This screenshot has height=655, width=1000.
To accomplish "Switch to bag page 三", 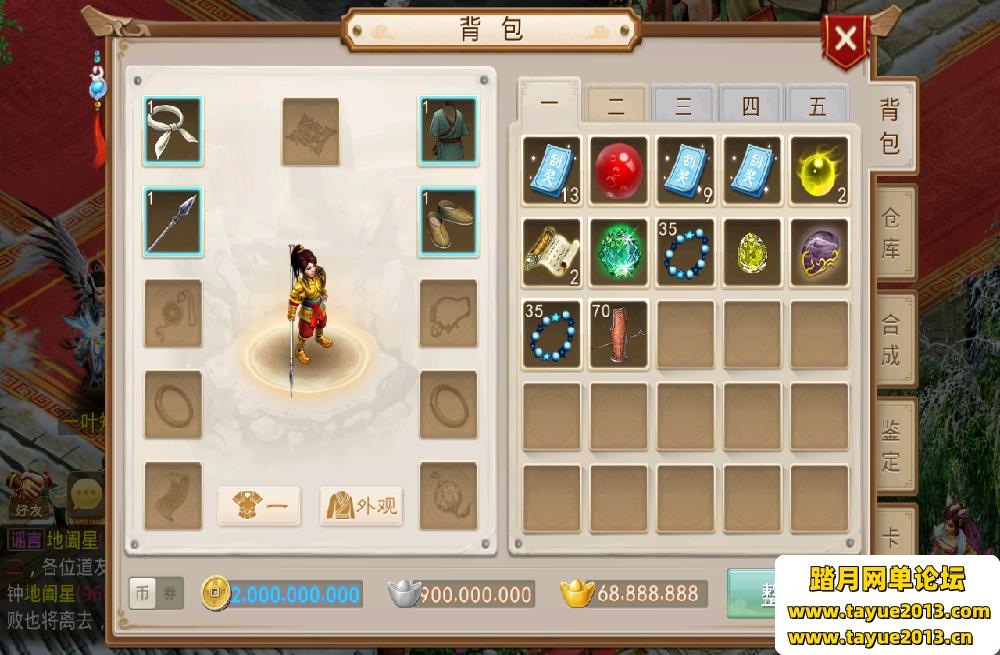I will coord(683,105).
